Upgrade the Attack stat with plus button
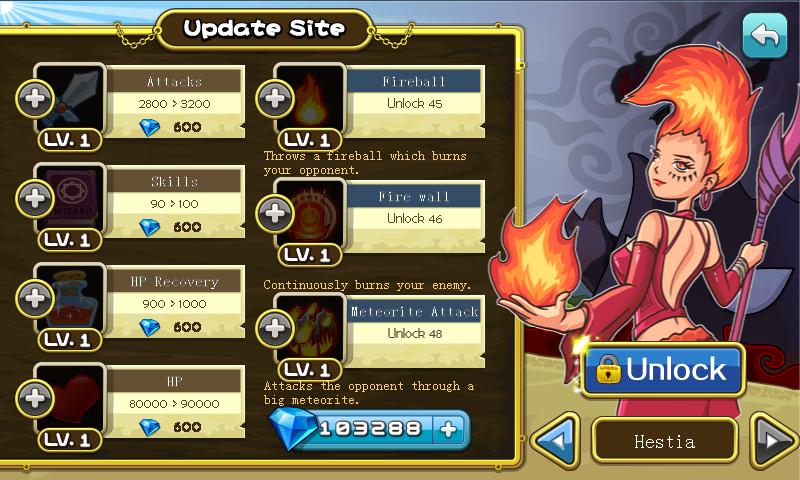The height and width of the screenshot is (480, 800). pos(32,97)
